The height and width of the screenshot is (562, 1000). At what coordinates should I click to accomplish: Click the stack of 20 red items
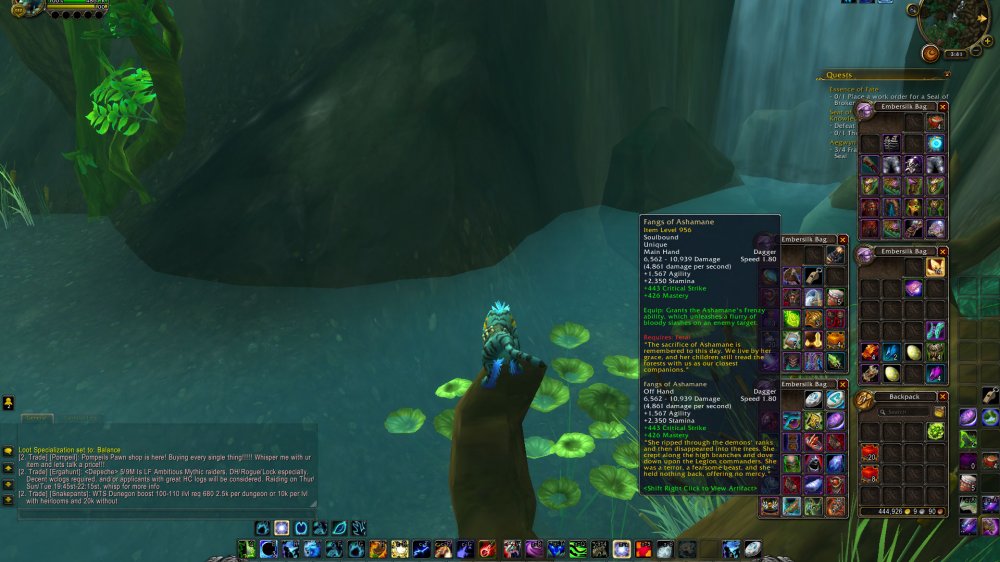[x=869, y=451]
